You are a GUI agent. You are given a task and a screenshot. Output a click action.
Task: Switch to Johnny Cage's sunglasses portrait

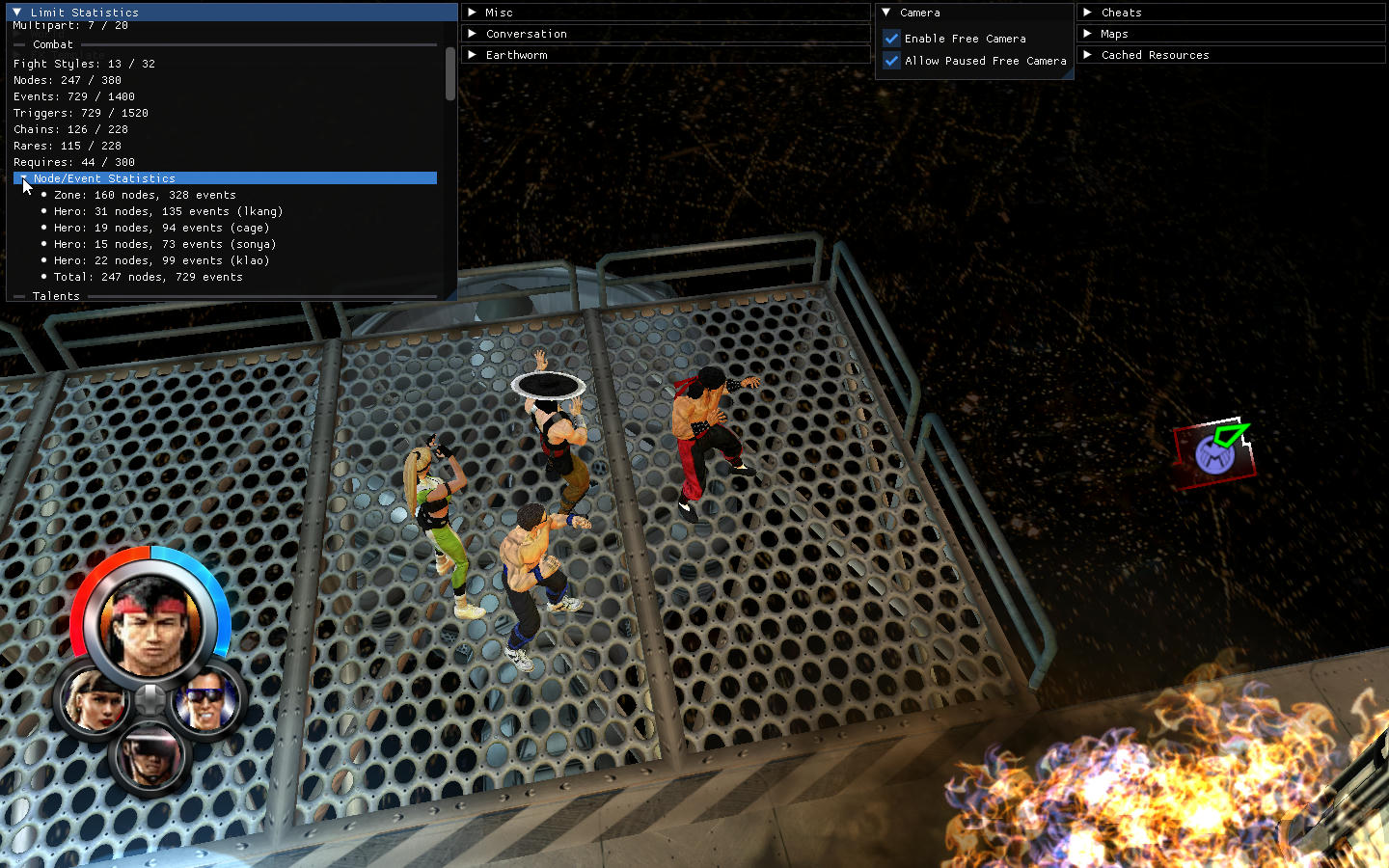tap(206, 701)
